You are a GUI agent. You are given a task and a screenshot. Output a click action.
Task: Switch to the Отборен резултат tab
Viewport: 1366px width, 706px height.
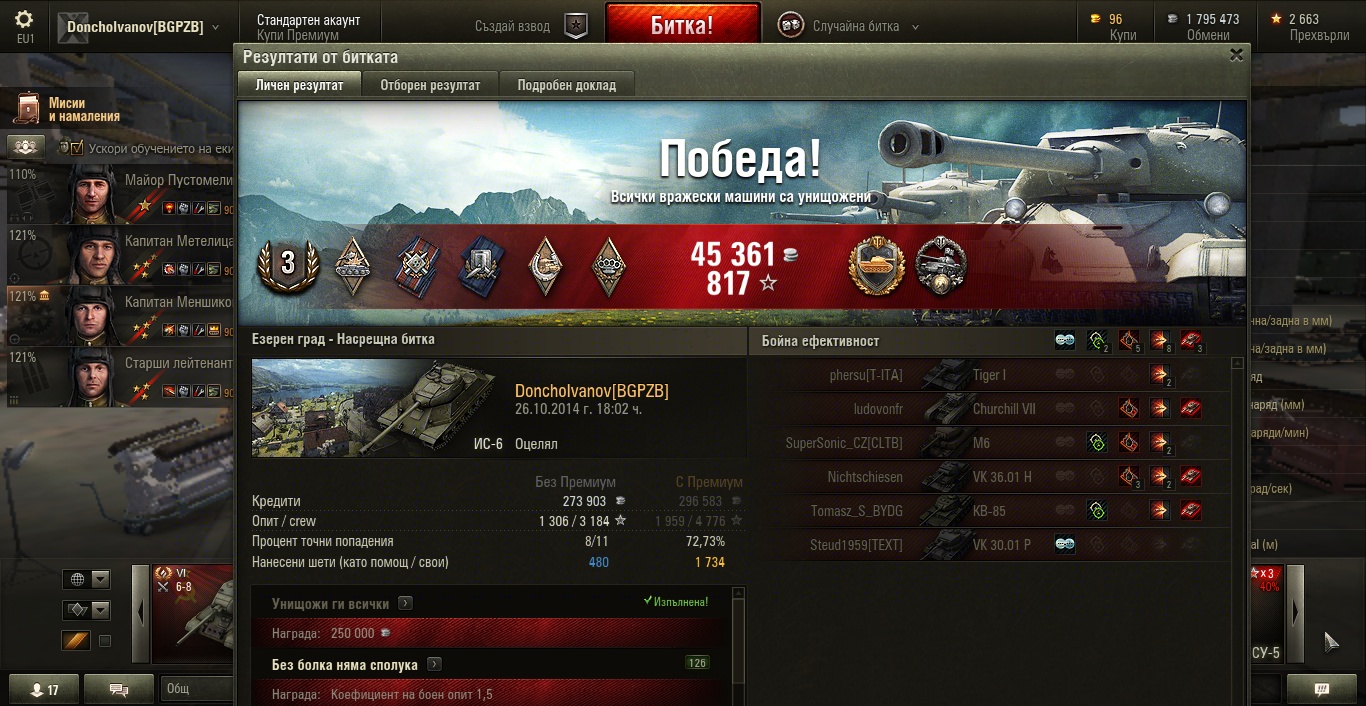click(x=430, y=85)
